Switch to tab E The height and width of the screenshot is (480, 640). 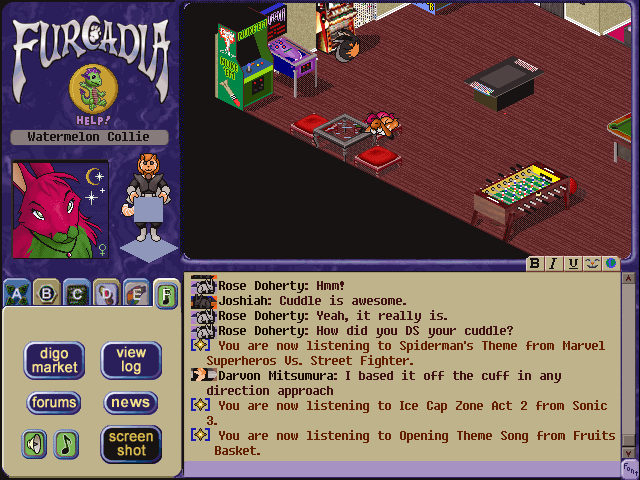click(137, 294)
